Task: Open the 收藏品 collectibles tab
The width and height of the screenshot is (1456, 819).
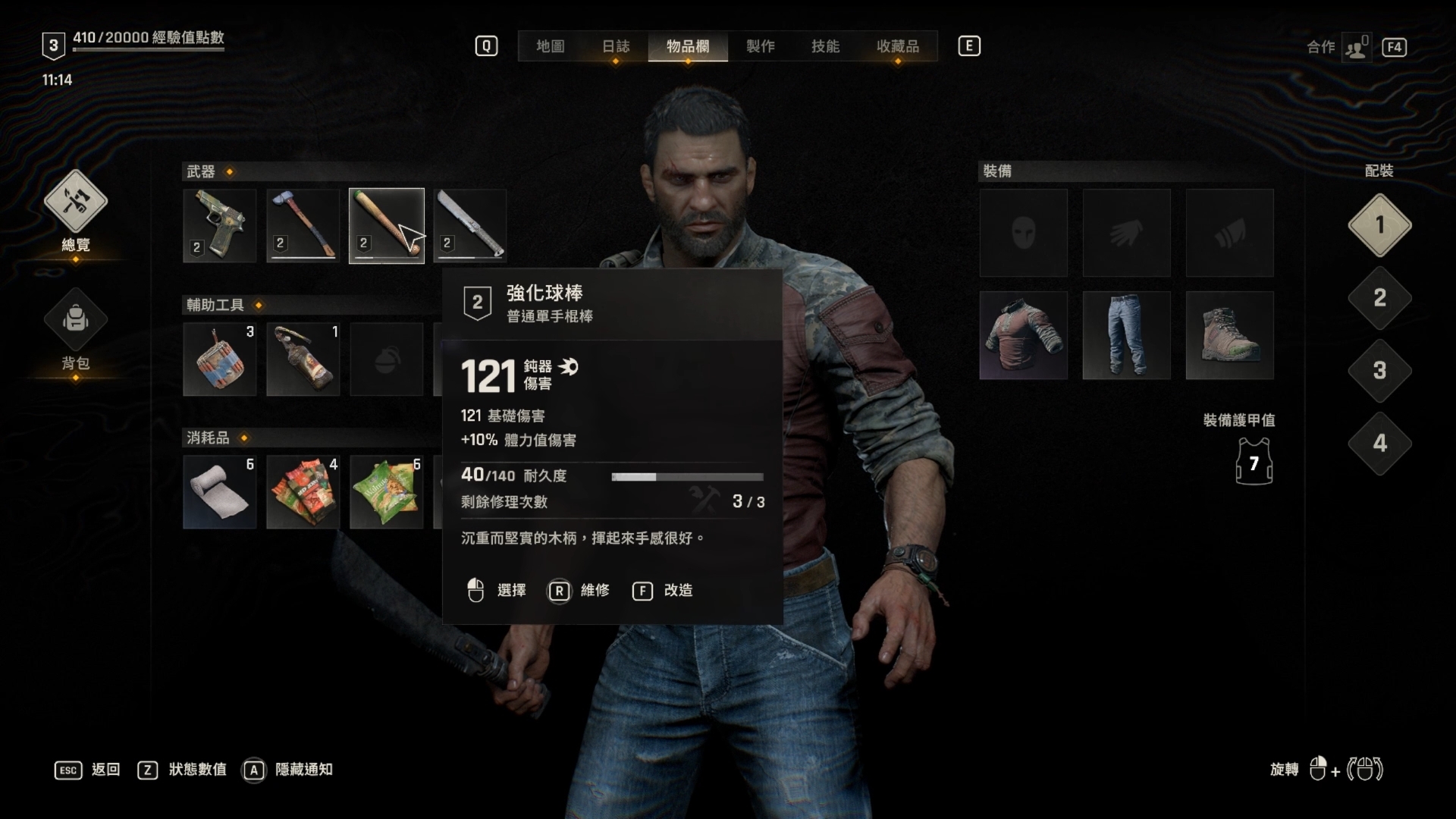Action: (896, 46)
